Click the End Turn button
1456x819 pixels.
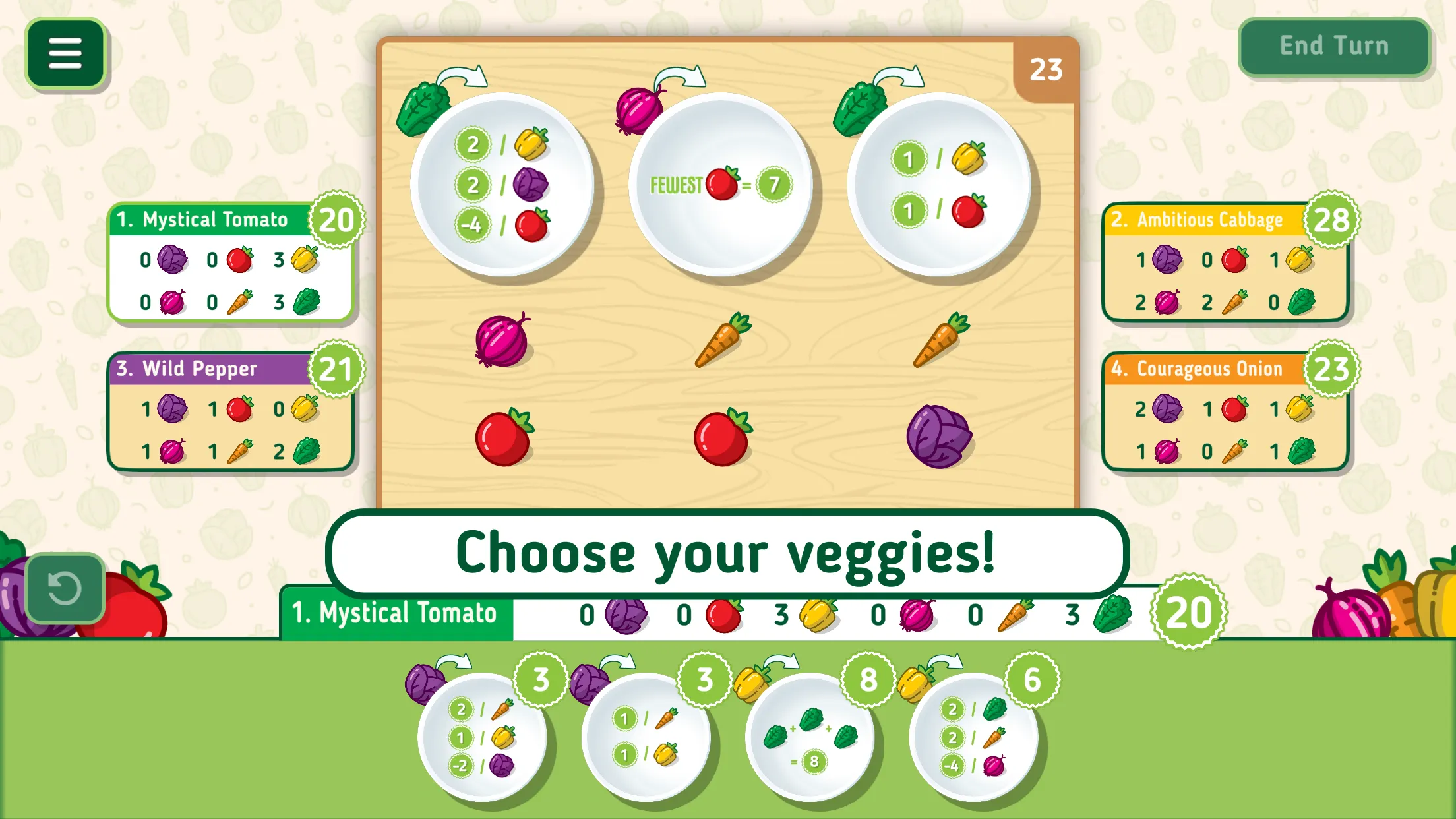[1333, 46]
